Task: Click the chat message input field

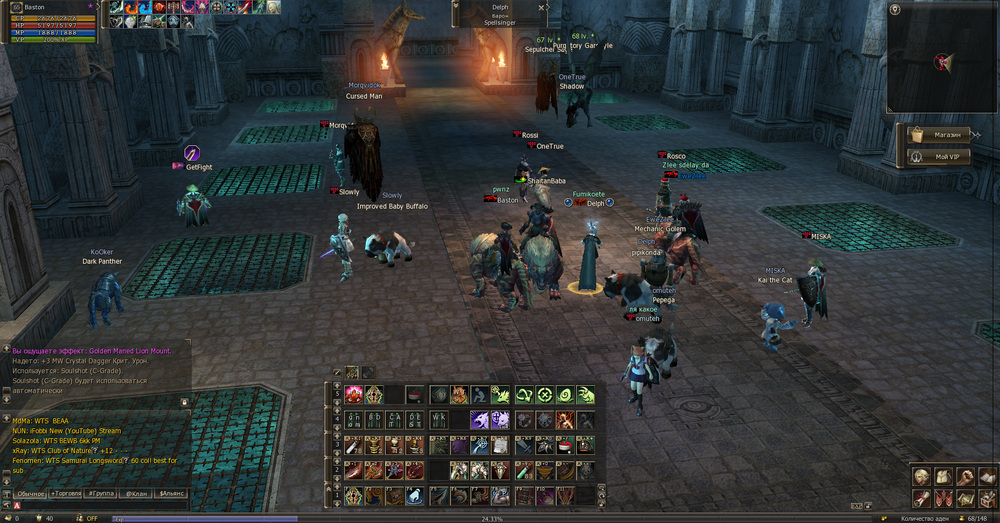Action: click(x=100, y=506)
